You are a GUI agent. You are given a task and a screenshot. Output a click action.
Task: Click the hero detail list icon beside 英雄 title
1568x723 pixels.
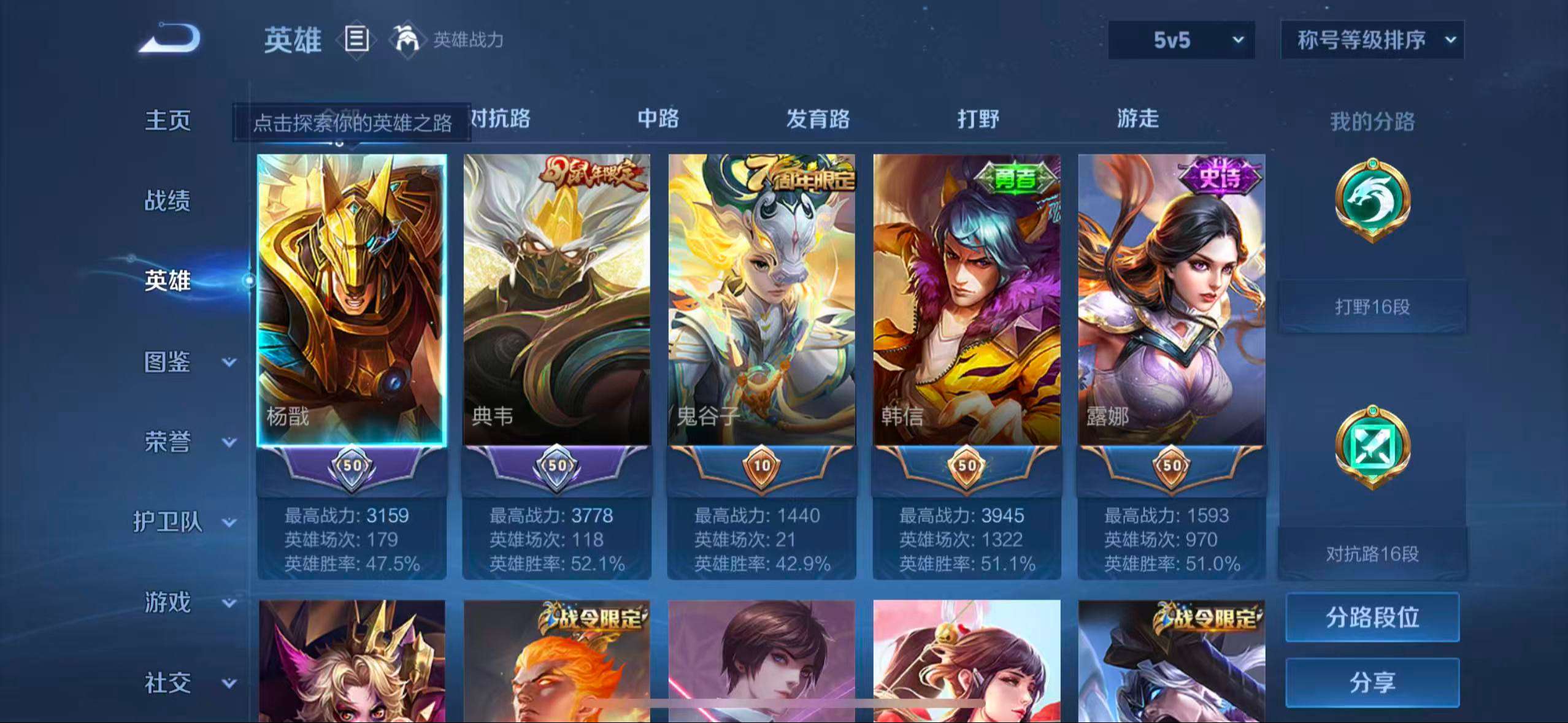point(356,40)
